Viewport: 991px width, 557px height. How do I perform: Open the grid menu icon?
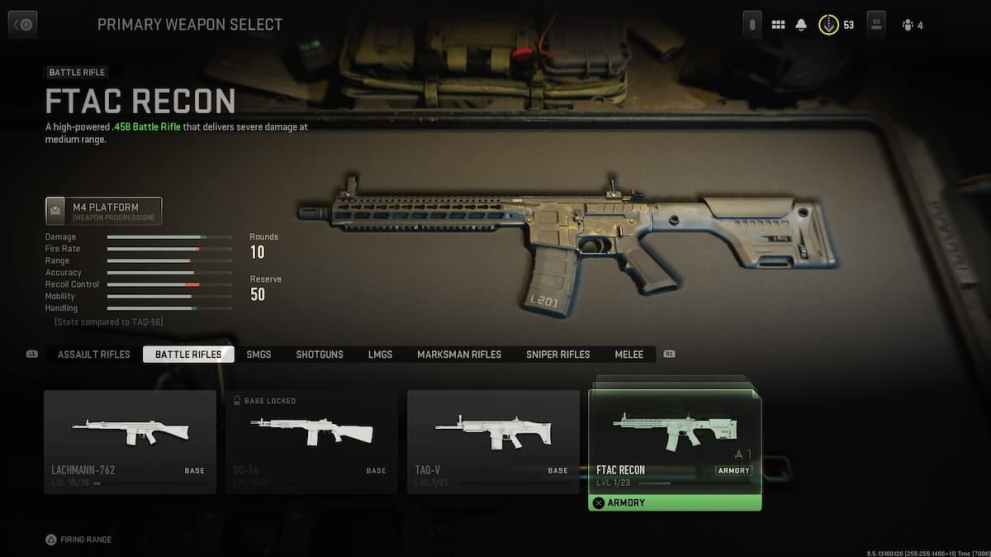(x=778, y=25)
